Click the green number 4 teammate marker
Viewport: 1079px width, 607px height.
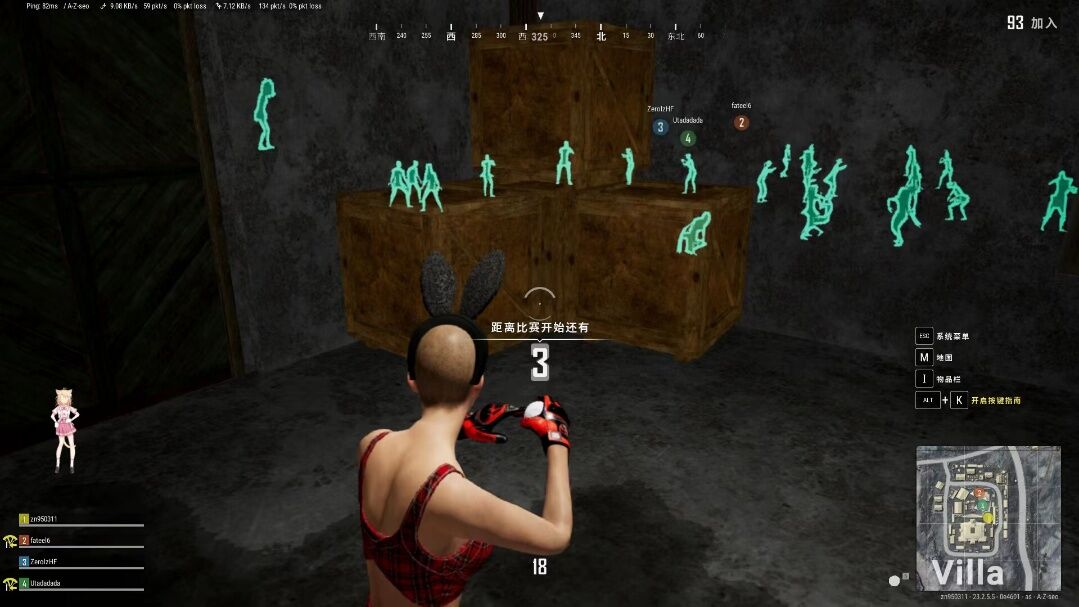click(688, 138)
